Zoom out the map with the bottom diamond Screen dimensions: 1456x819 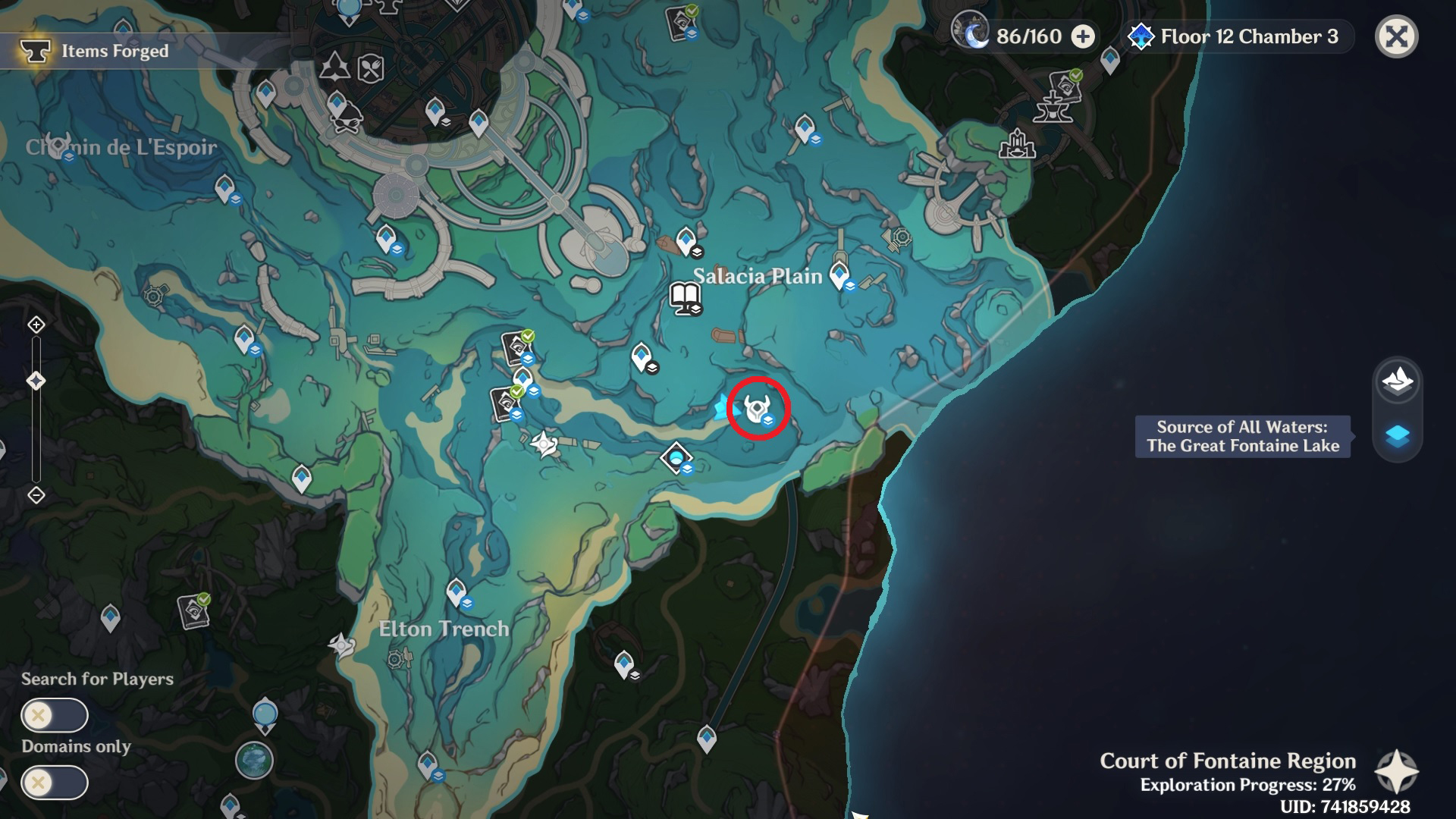pos(36,495)
